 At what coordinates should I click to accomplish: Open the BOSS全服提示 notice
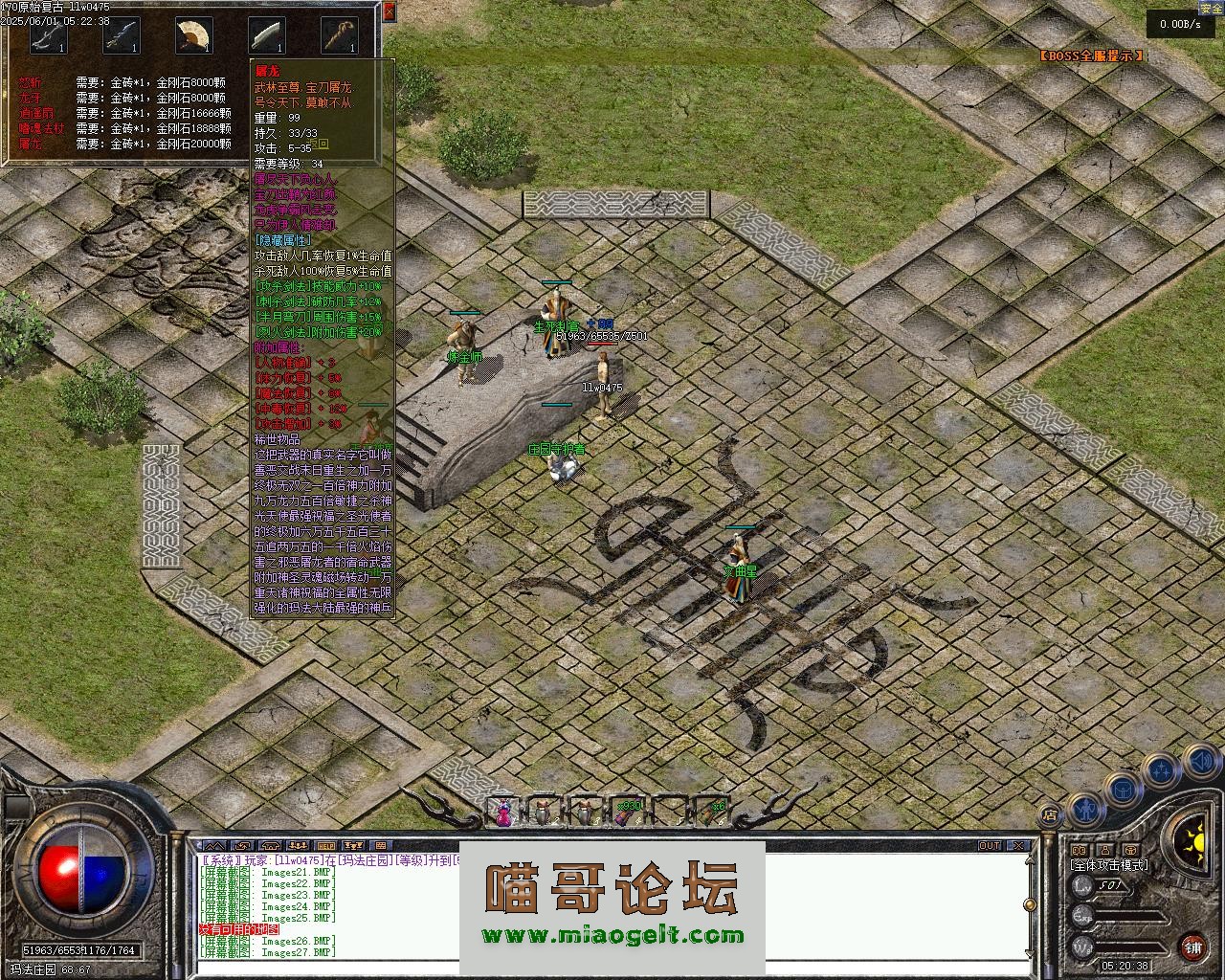click(x=1091, y=56)
